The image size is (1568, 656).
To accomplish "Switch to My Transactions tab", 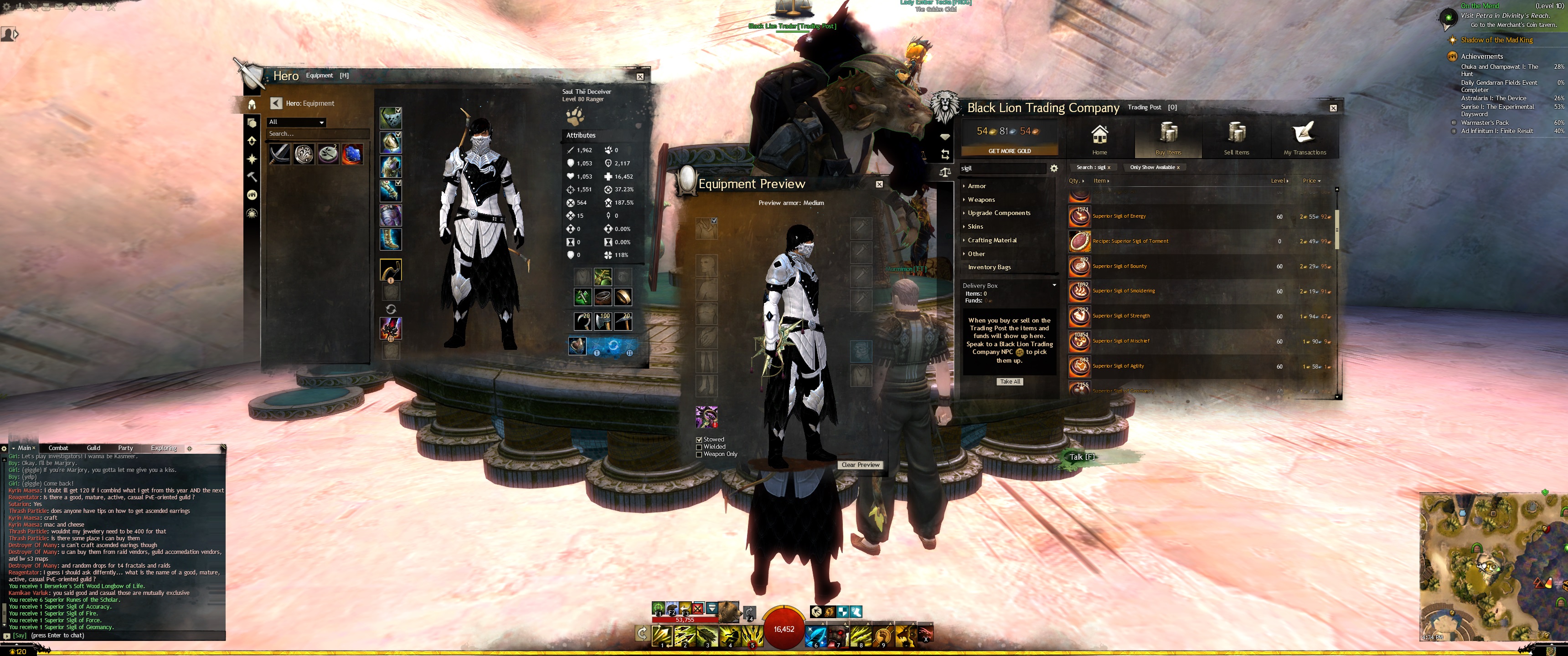I will 1305,139.
